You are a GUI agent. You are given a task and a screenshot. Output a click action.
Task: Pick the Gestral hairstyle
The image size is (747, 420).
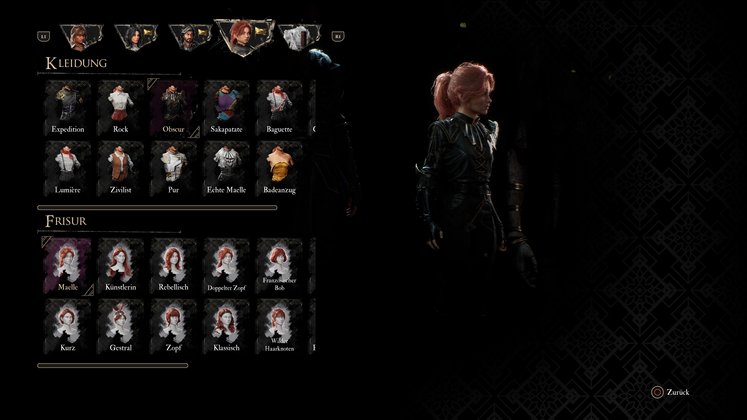120,325
